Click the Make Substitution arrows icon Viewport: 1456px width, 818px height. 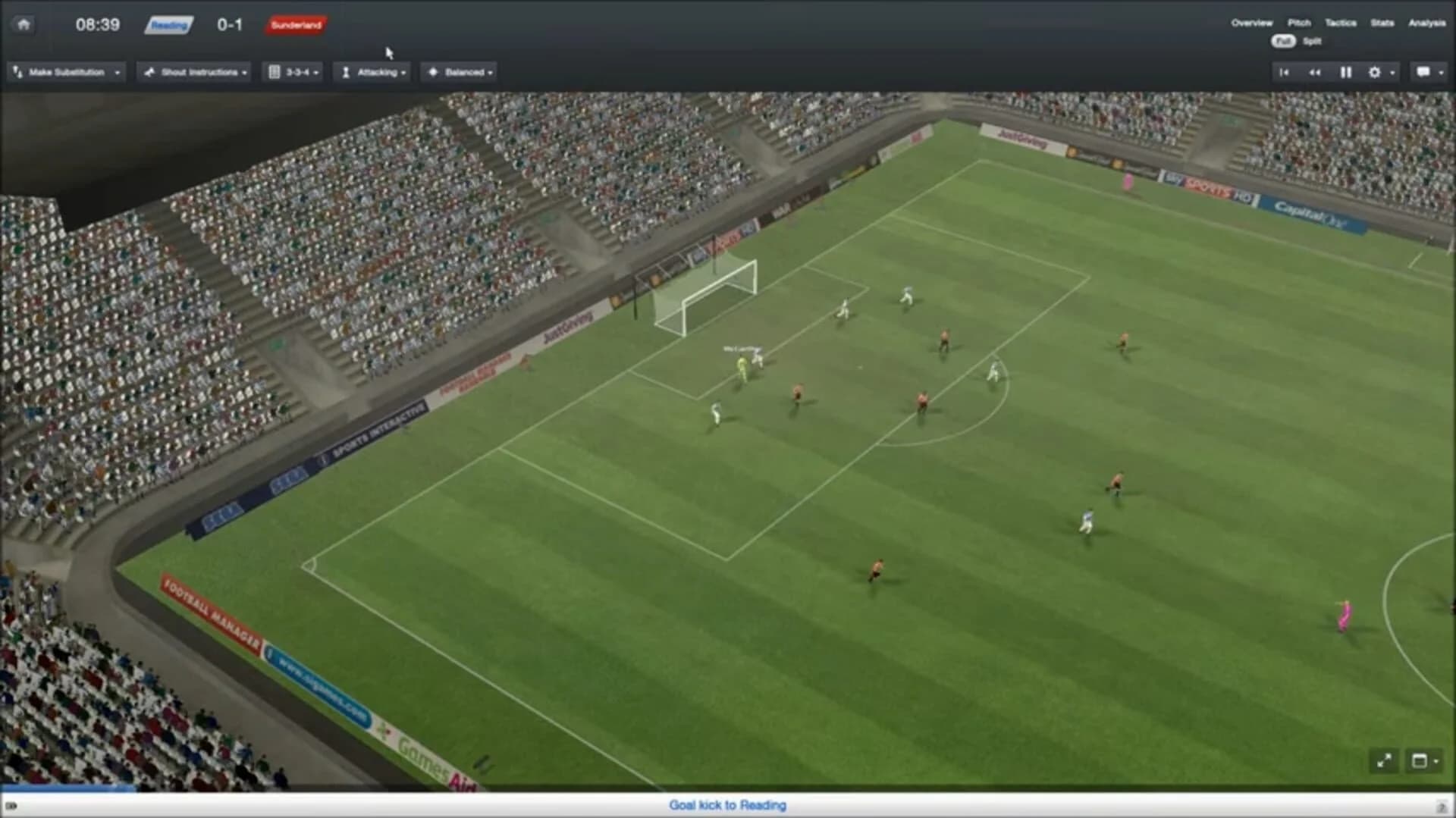pyautogui.click(x=17, y=72)
